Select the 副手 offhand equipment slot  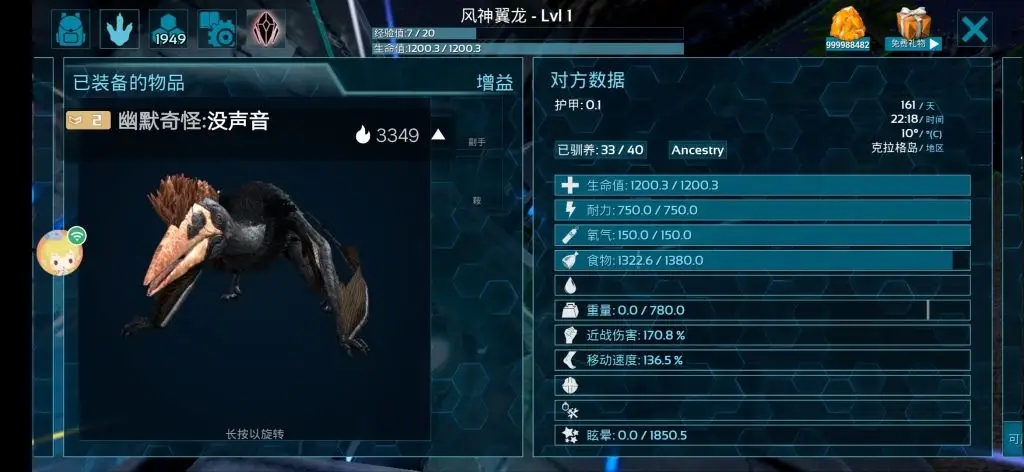(x=477, y=142)
